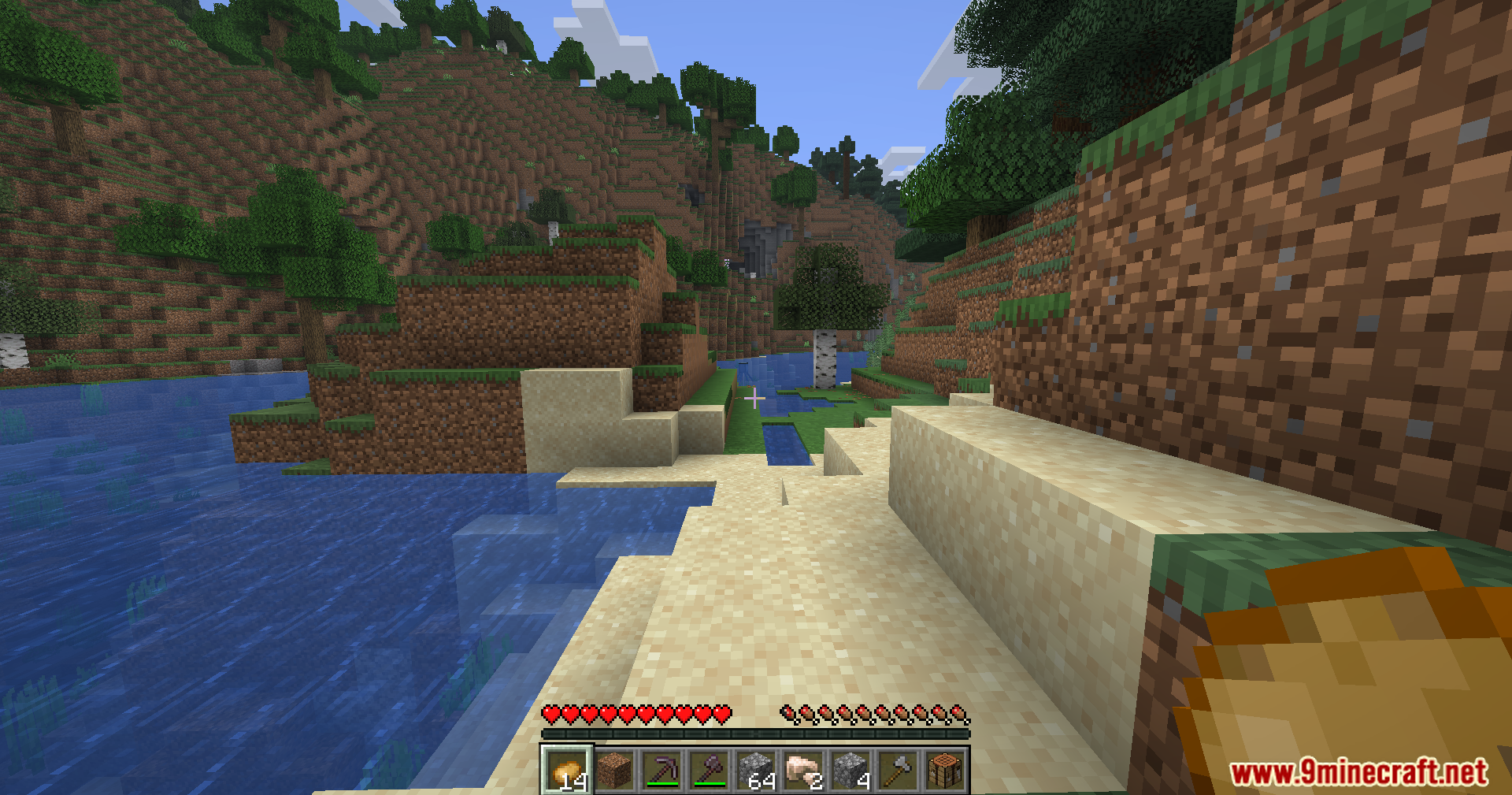The width and height of the screenshot is (1512, 795).
Task: Select the raw meat stack of 2
Action: (803, 771)
